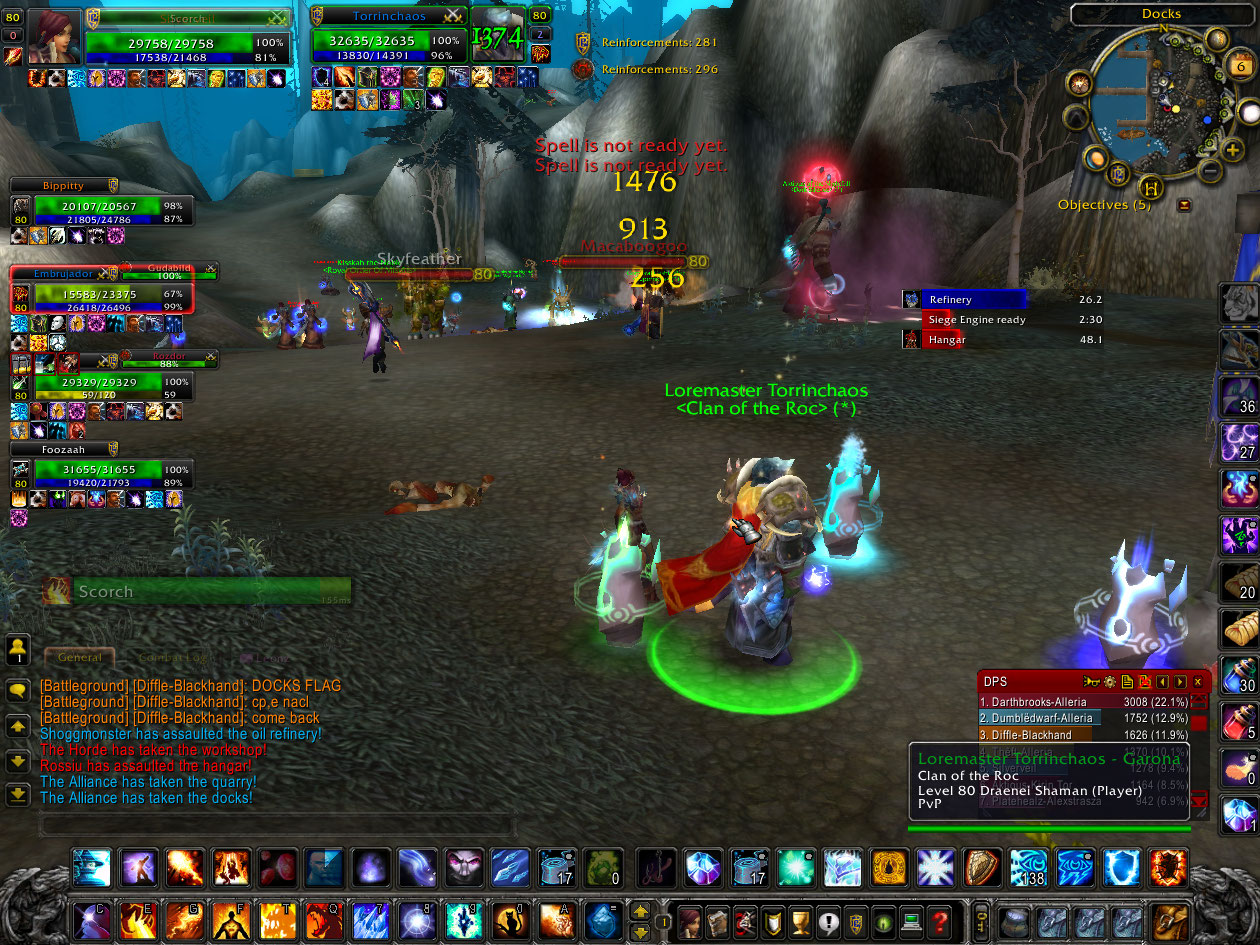Activate the snowflake spell on the action bar
The image size is (1260, 945).
point(935,867)
